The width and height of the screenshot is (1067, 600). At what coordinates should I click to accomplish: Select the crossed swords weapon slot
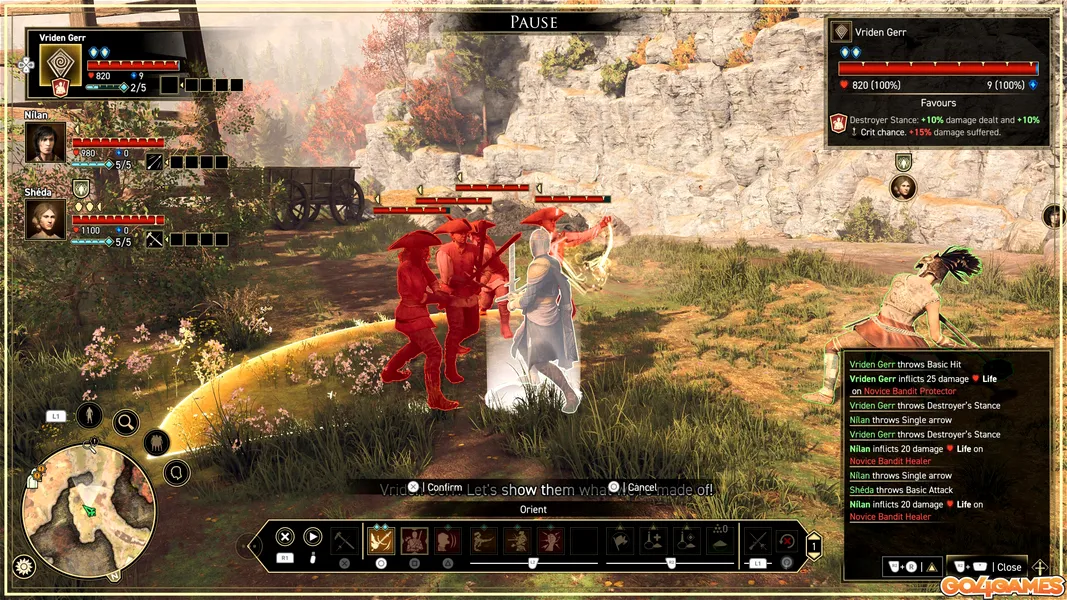(x=758, y=541)
